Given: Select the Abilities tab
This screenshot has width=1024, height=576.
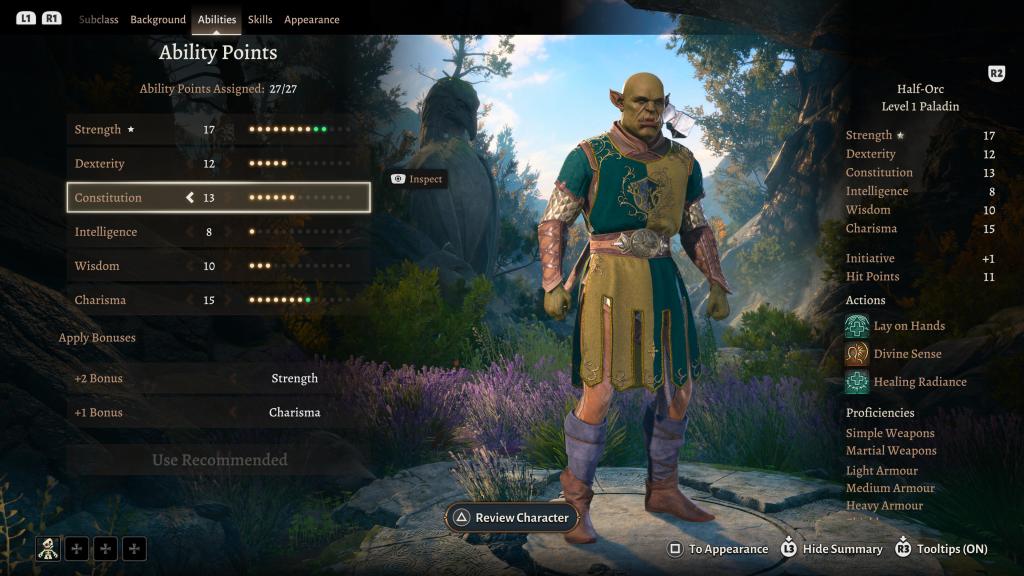Looking at the screenshot, I should [217, 20].
